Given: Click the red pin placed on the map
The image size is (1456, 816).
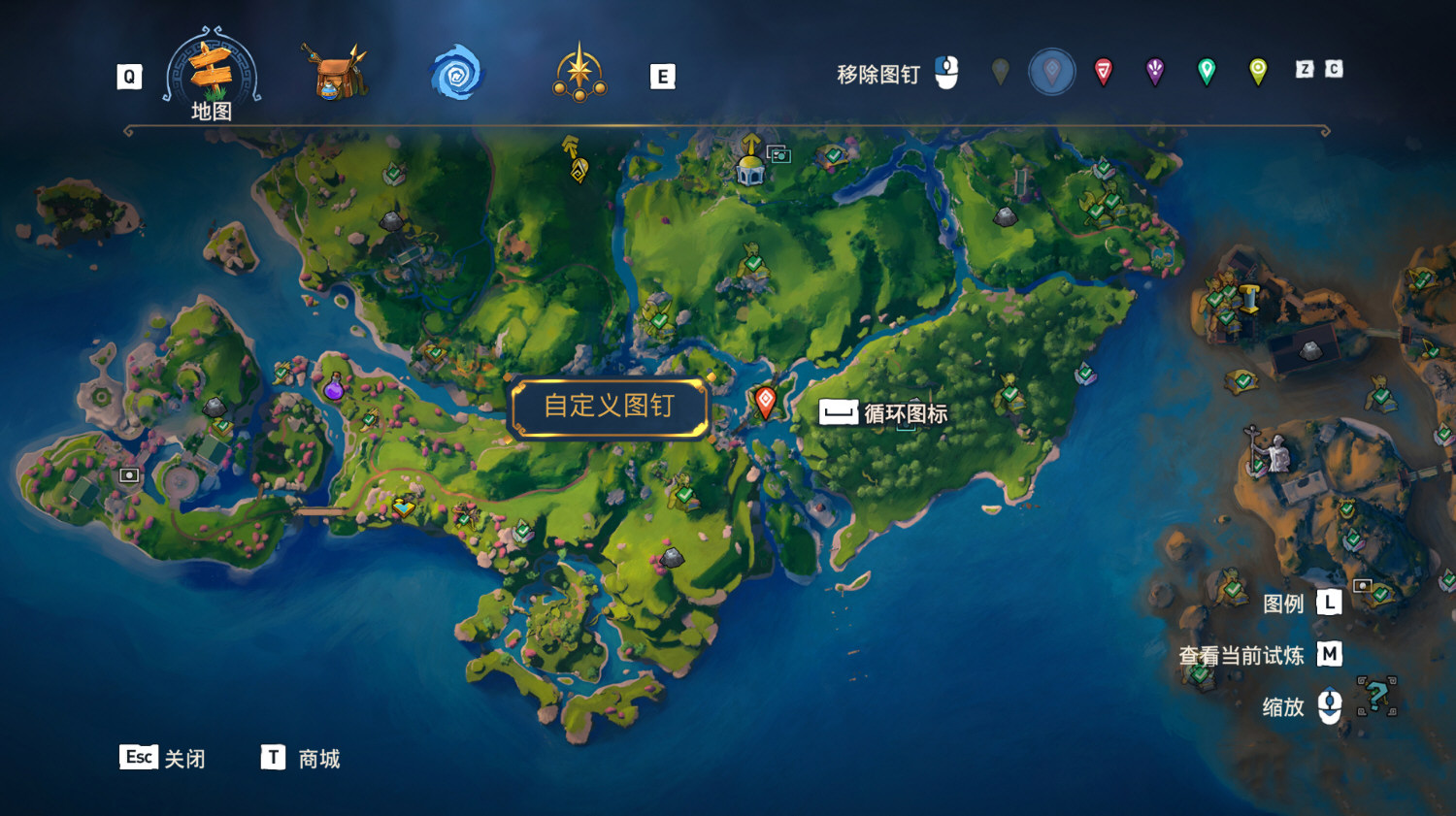Looking at the screenshot, I should (766, 401).
